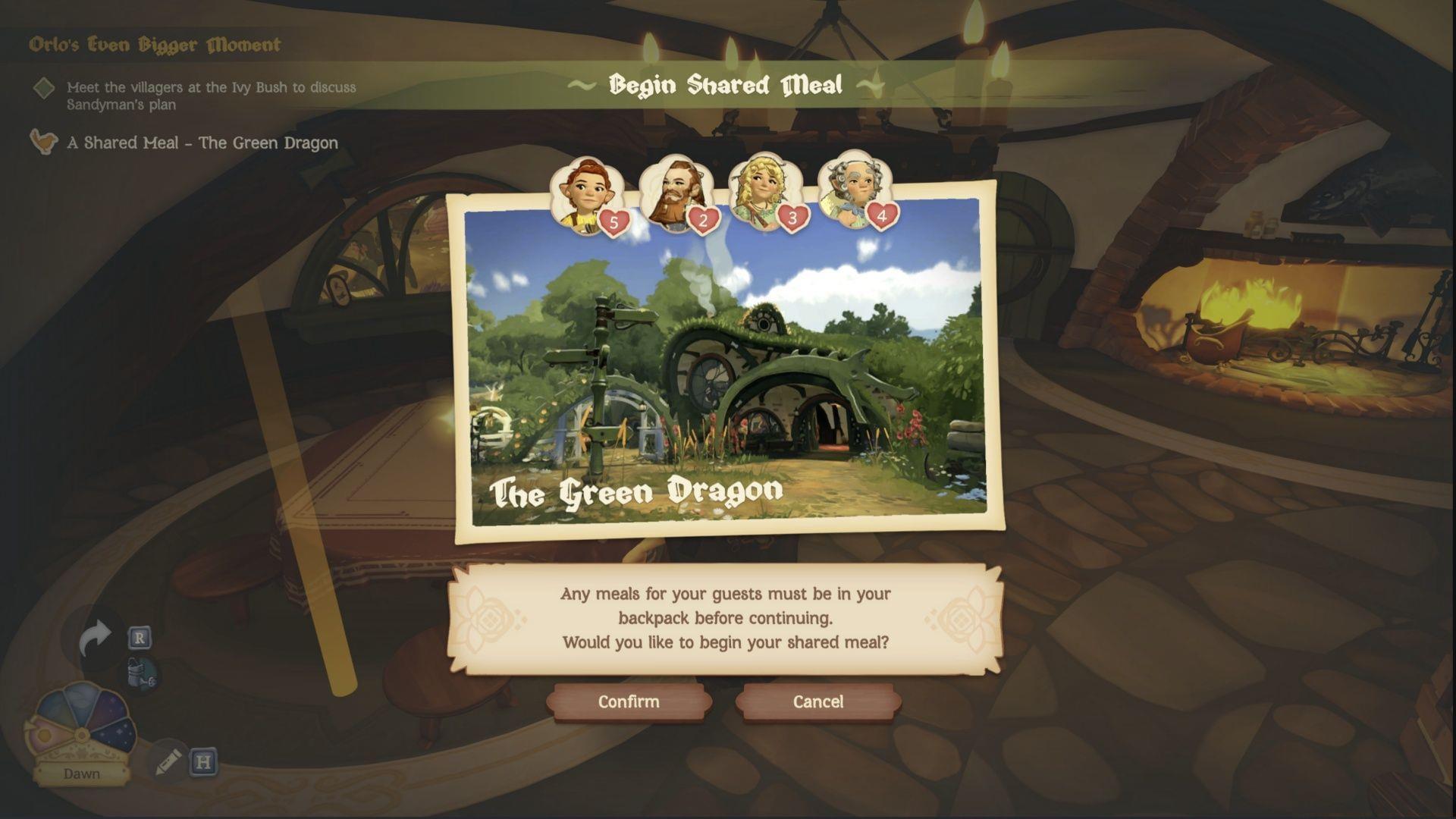Cancel the shared meal prompt
This screenshot has width=1456, height=819.
tap(817, 701)
